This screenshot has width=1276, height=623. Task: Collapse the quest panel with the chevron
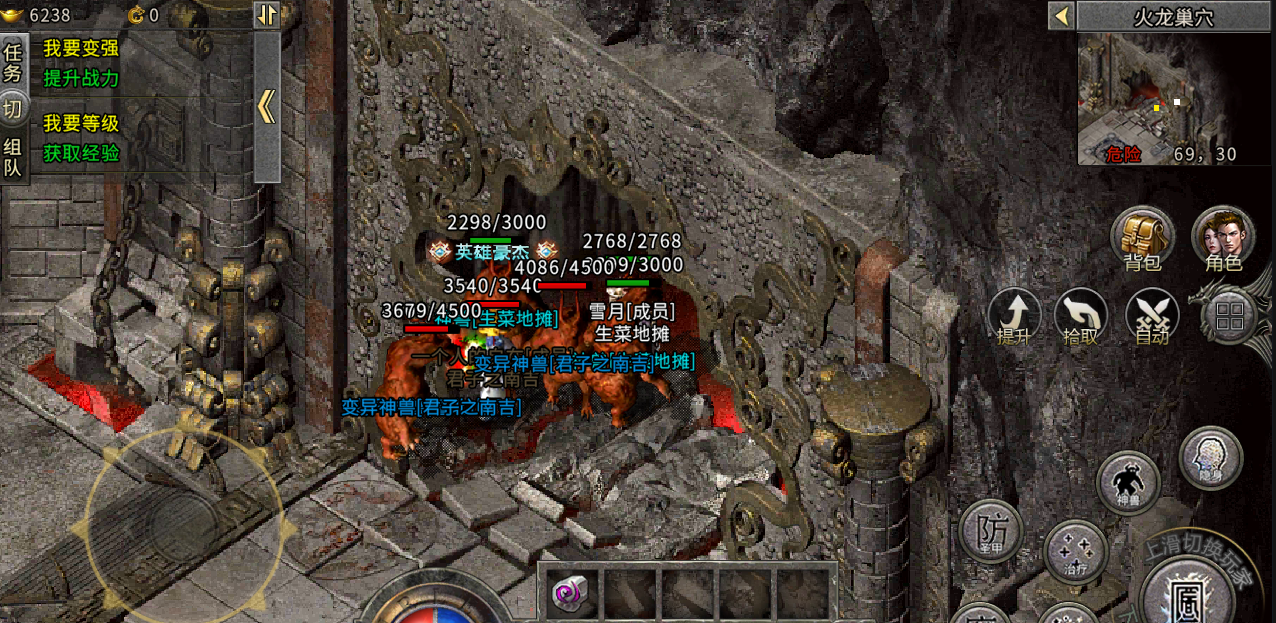pos(266,106)
